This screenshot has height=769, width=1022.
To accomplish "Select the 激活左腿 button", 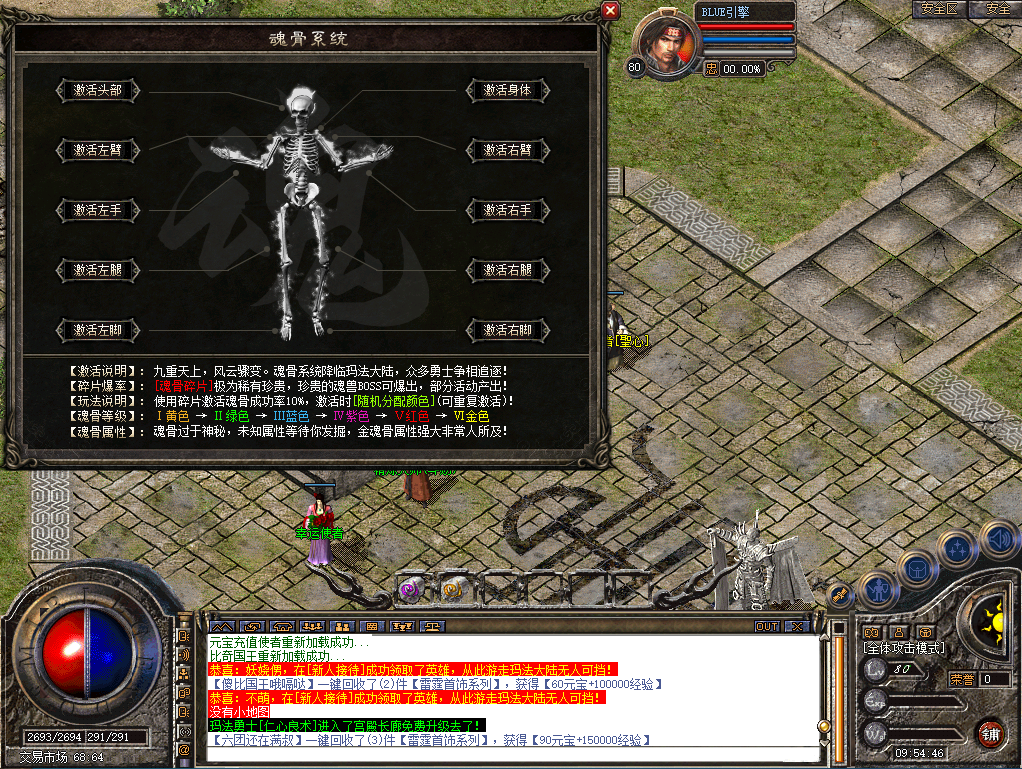I will 97,270.
